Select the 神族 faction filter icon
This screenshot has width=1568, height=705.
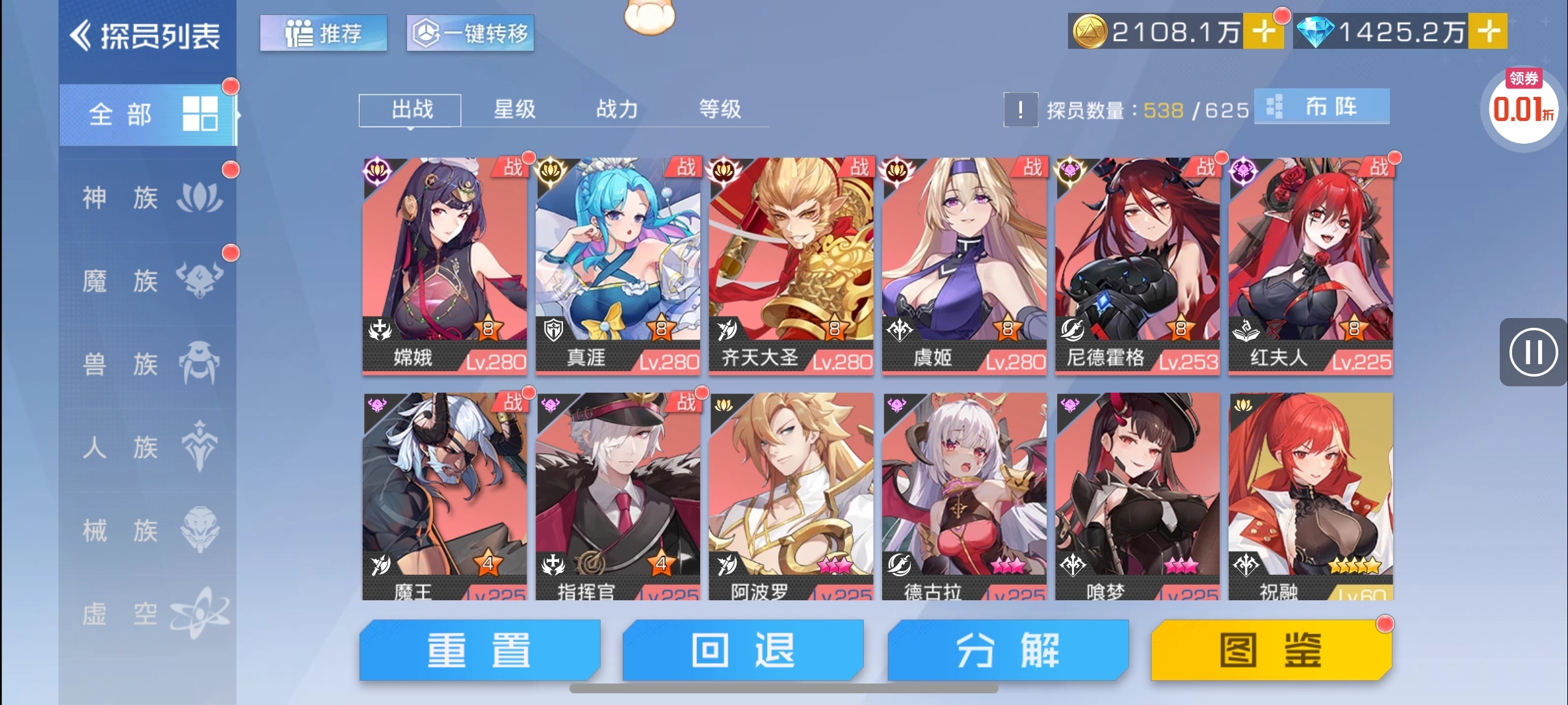pyautogui.click(x=200, y=197)
